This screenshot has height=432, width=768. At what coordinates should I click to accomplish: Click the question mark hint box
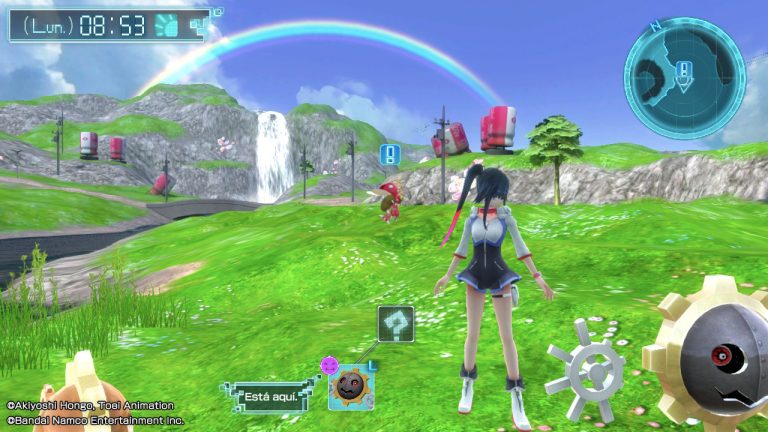[x=396, y=324]
